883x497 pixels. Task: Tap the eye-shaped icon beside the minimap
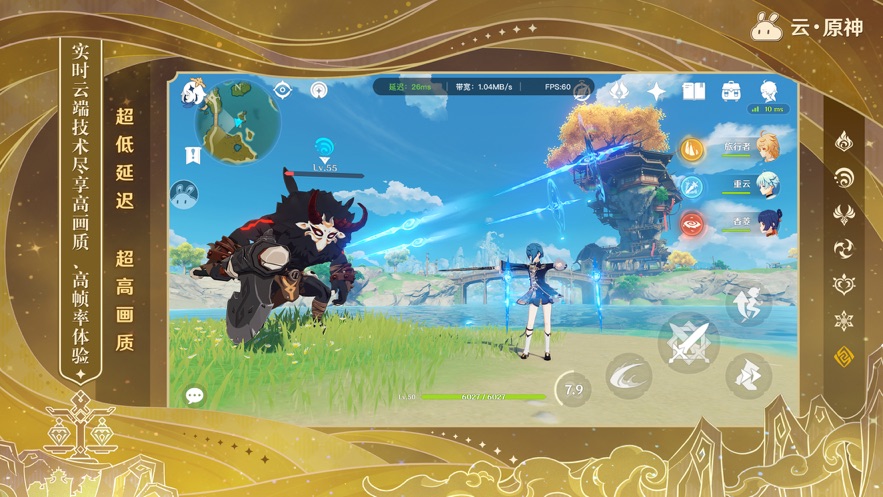284,90
